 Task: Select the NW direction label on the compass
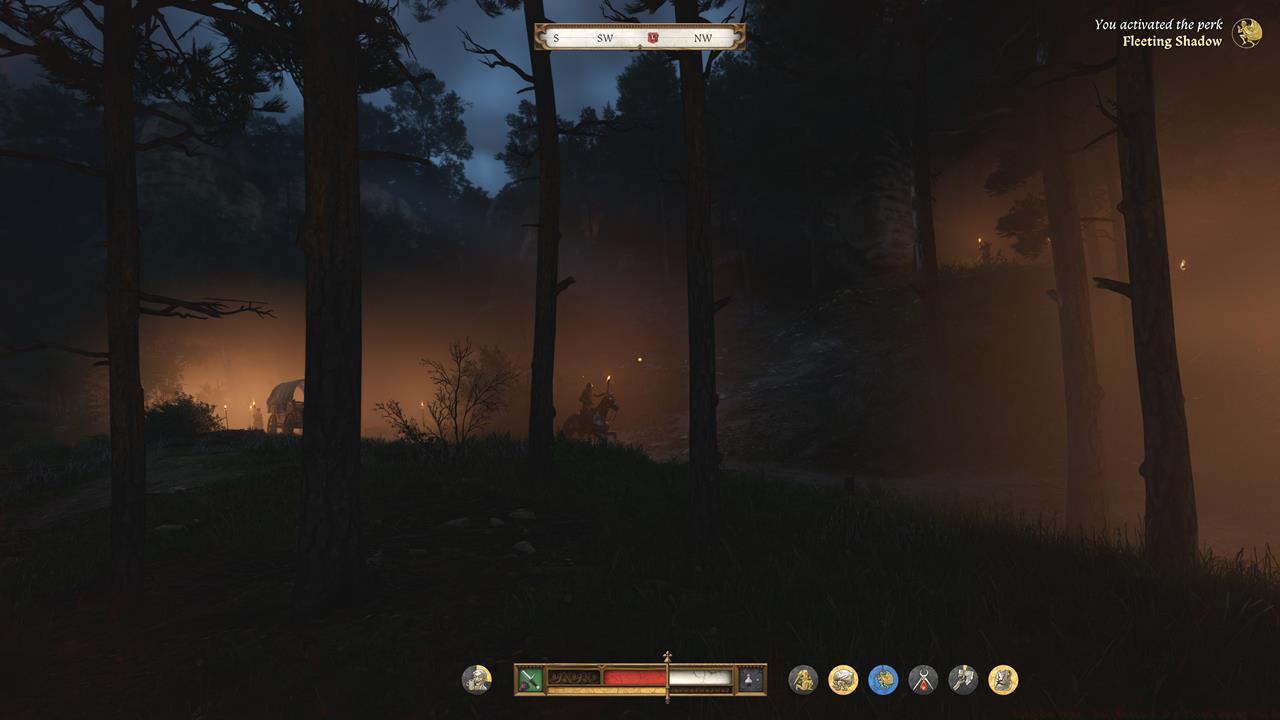tap(703, 37)
